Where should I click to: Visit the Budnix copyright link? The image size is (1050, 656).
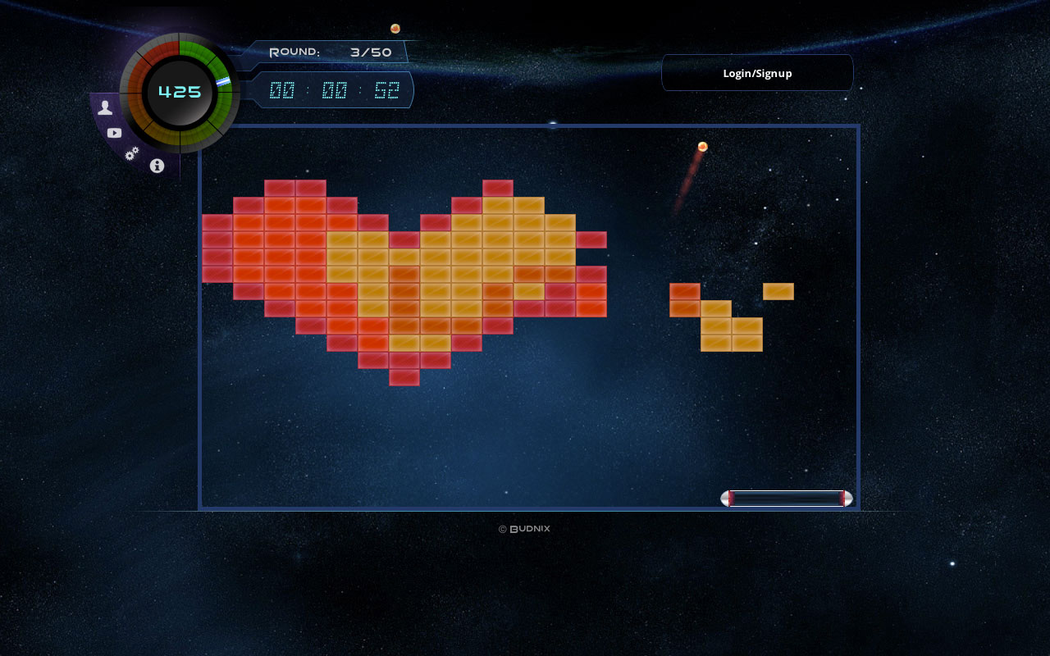525,529
